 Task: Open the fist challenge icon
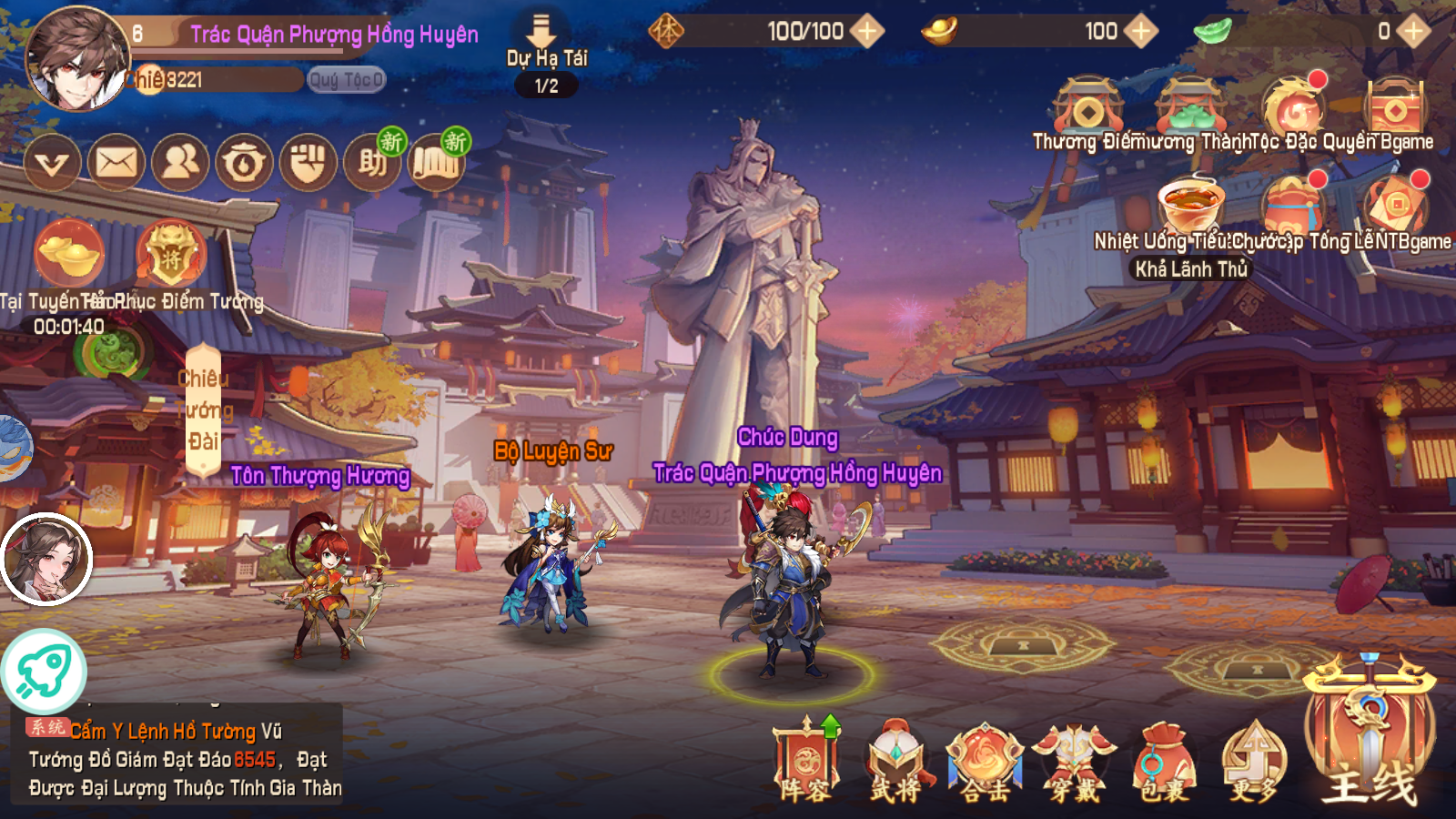[308, 164]
